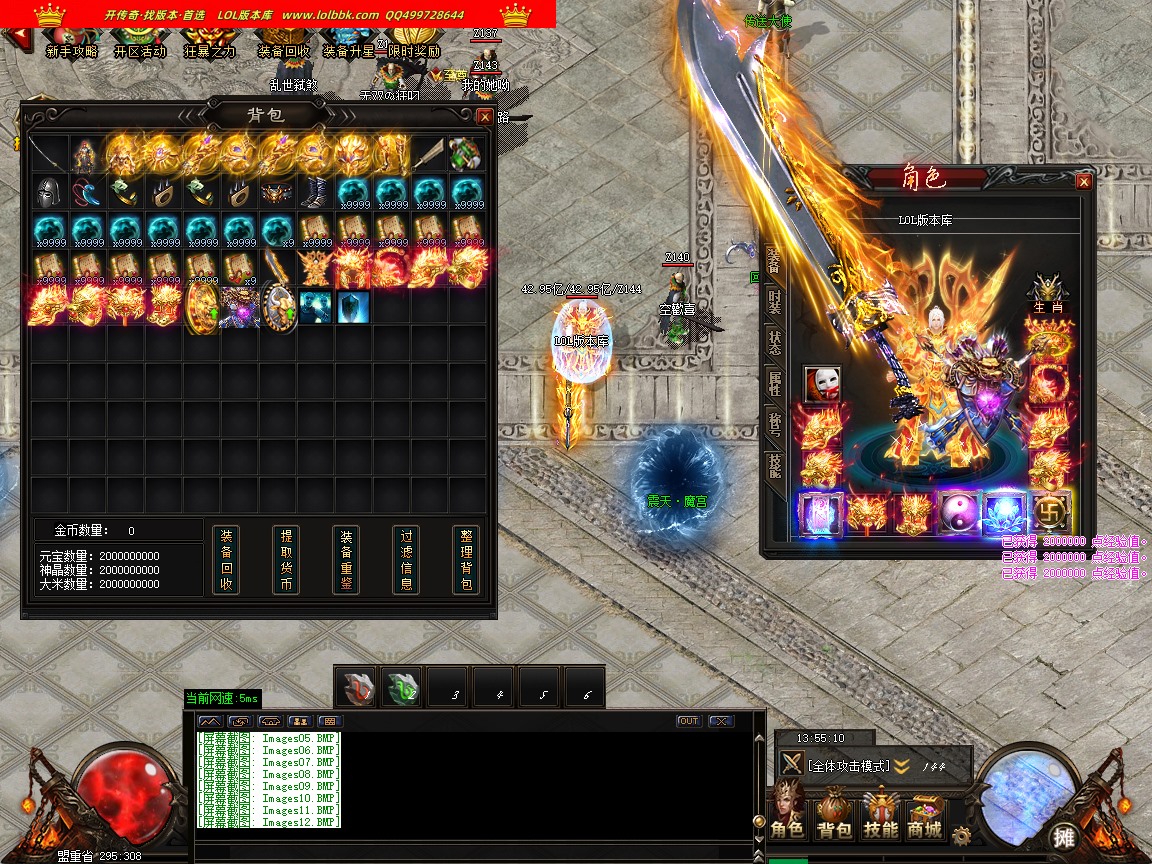This screenshot has height=864, width=1152.
Task: Toggle the 全体攻击模式 attack mode
Action: pyautogui.click(x=848, y=766)
